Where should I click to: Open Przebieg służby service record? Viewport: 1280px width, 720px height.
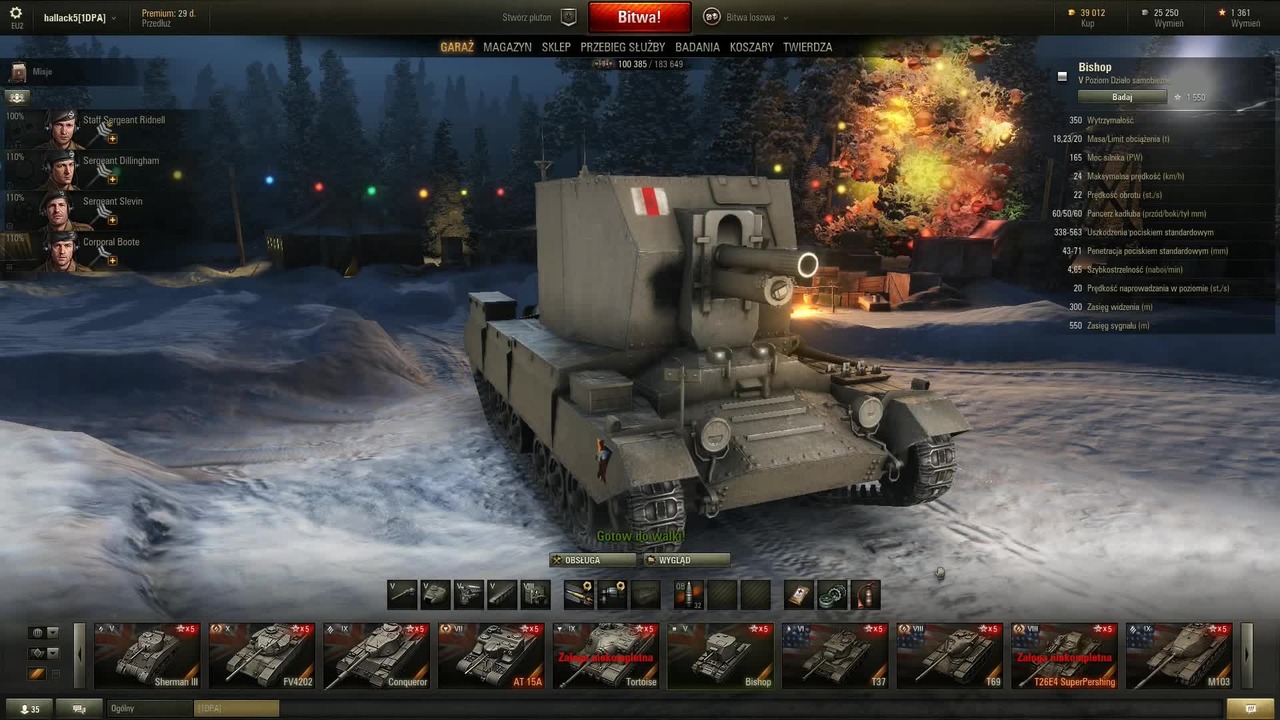coord(622,47)
